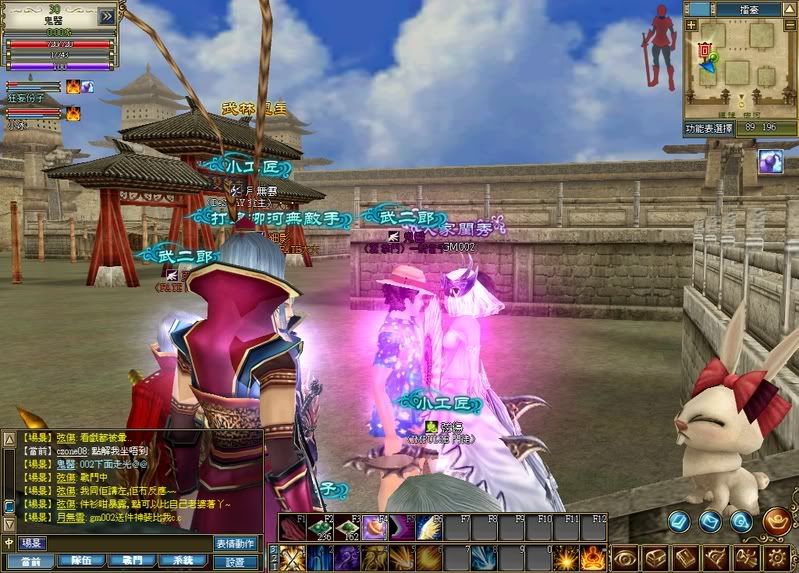
Task: Use the F3 green gem item with 162 count
Action: pyautogui.click(x=347, y=527)
